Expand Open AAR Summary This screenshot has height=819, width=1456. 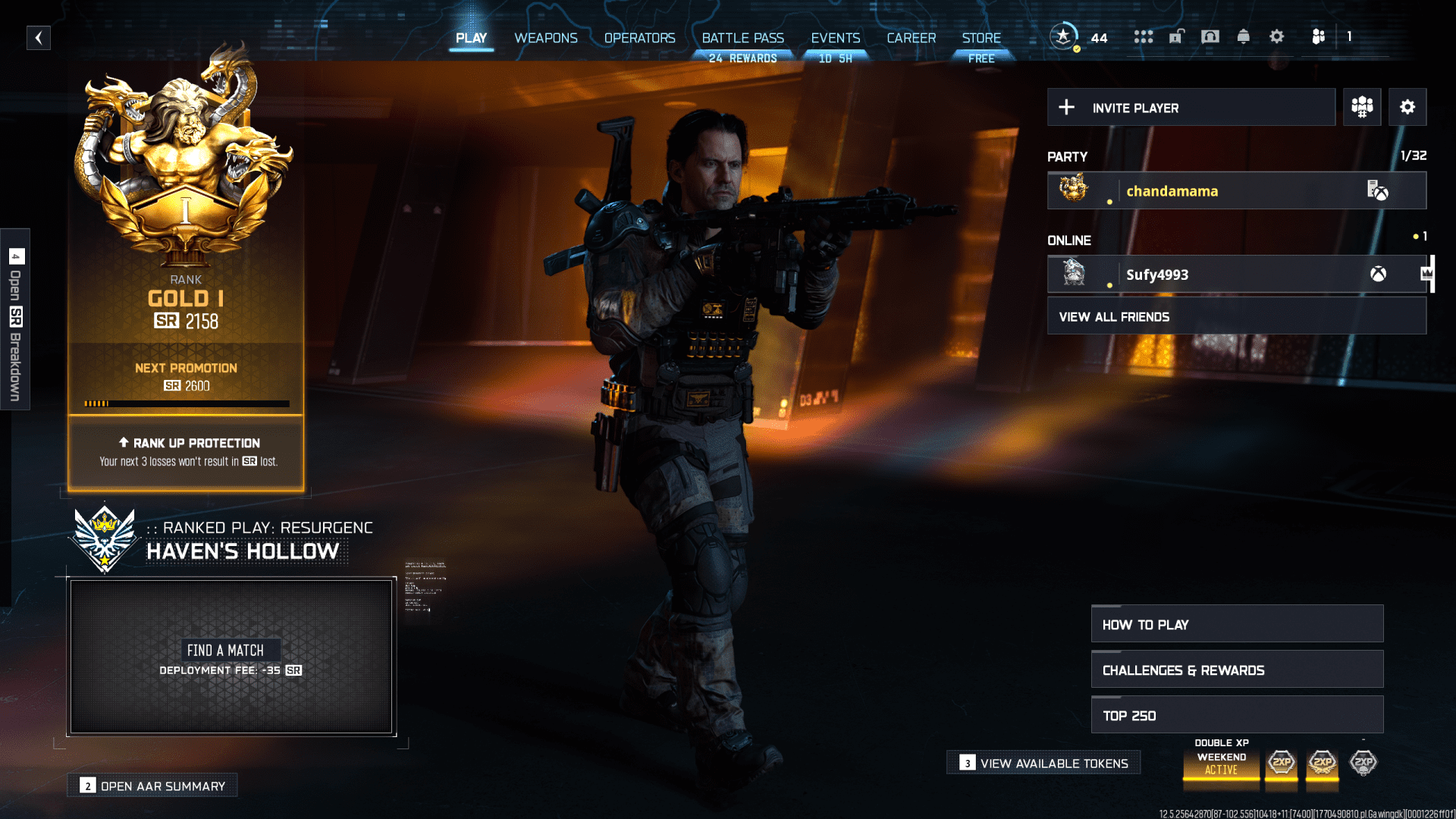point(152,786)
